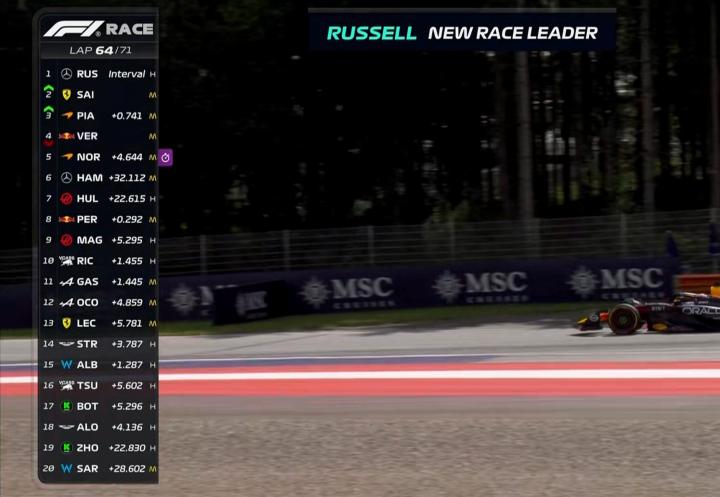The image size is (720, 497).
Task: Select the RIC driver row
Action: point(98,261)
